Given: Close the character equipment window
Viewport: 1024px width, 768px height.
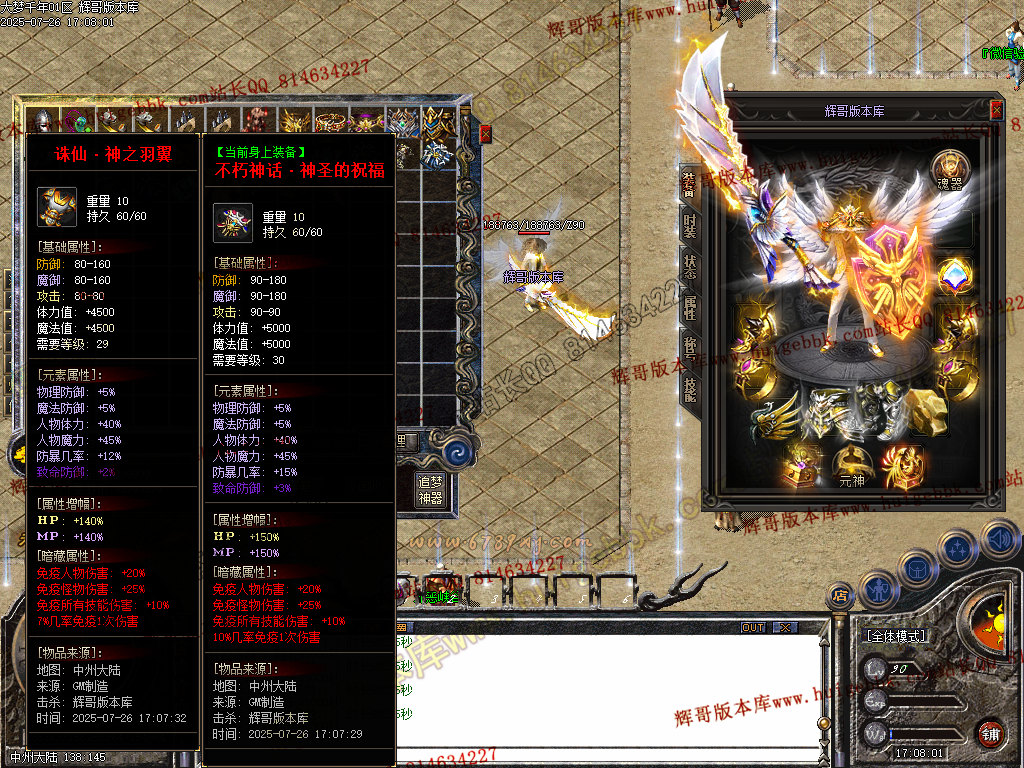Looking at the screenshot, I should tap(996, 110).
